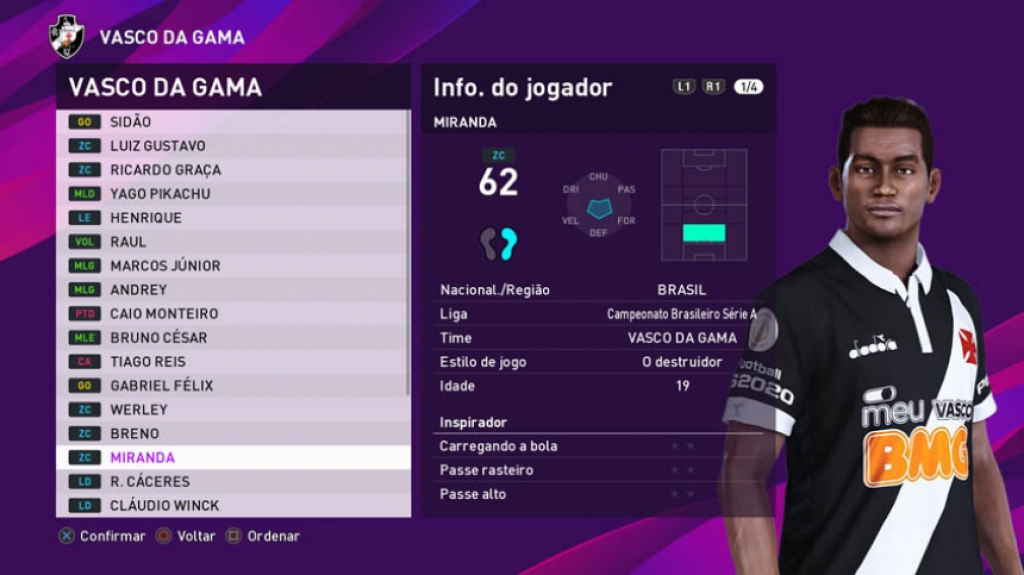The width and height of the screenshot is (1024, 575).
Task: Select Caio Monteiro player entry
Action: point(232,314)
